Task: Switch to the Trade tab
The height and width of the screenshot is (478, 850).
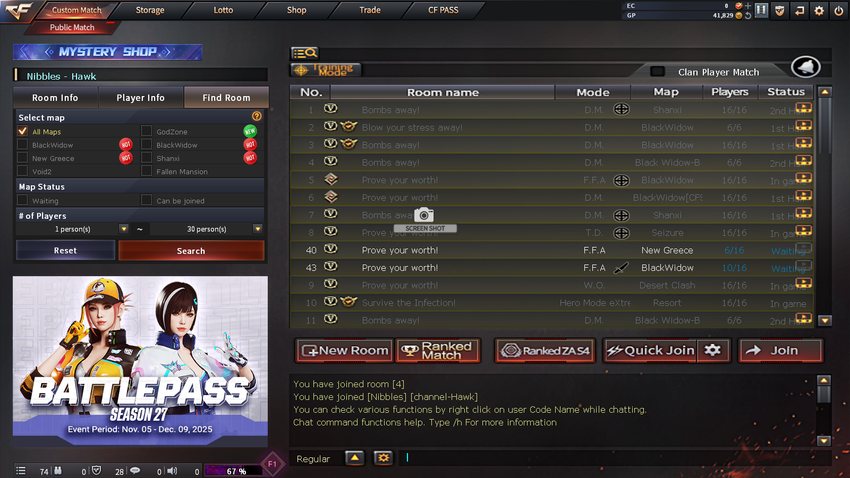Action: 370,10
